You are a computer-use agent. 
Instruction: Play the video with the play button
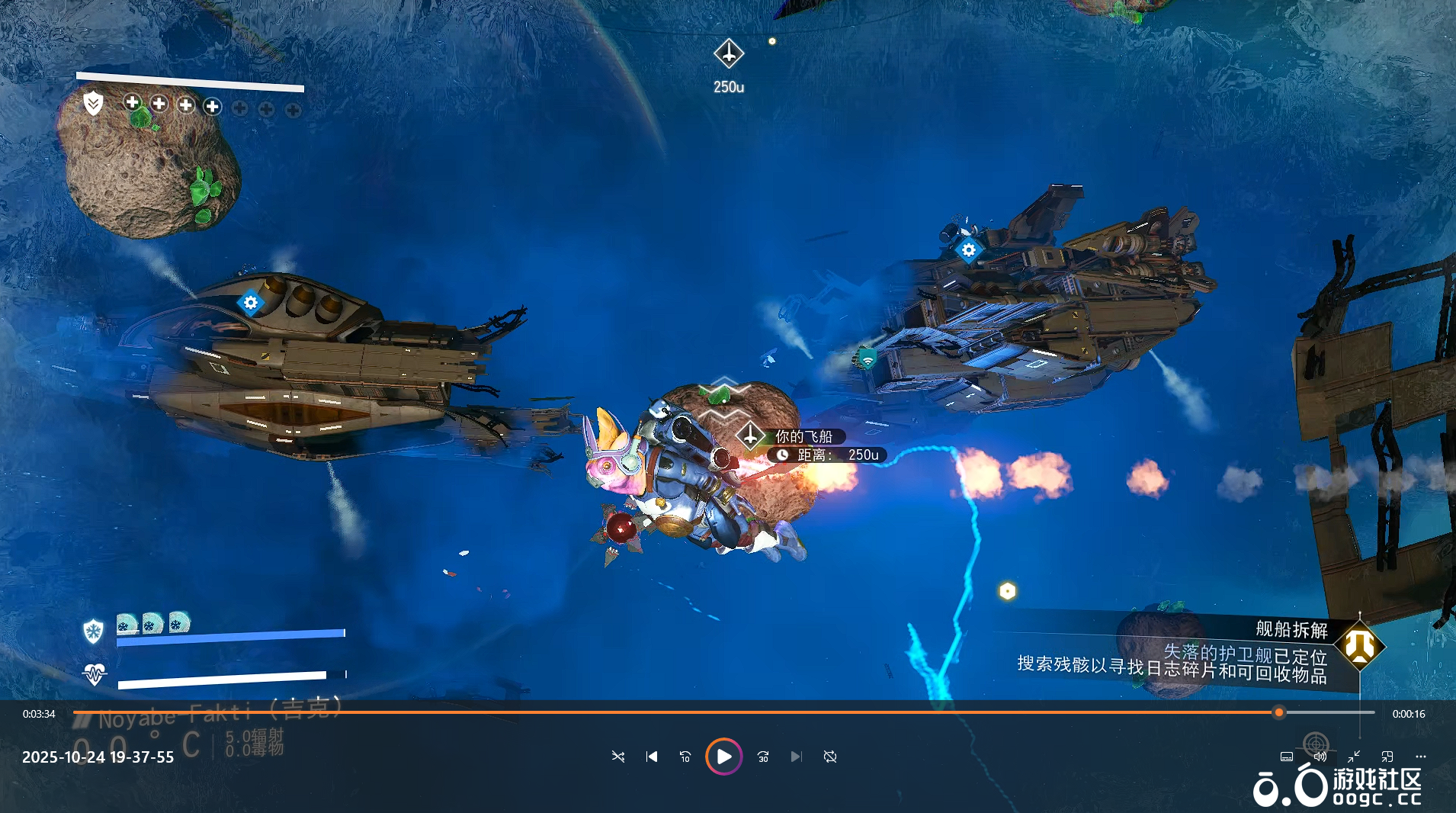tap(723, 757)
